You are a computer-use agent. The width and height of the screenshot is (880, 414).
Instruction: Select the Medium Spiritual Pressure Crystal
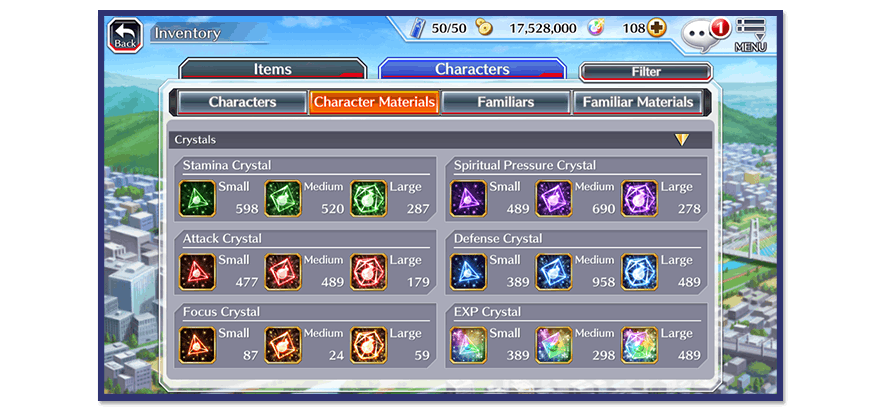(554, 199)
